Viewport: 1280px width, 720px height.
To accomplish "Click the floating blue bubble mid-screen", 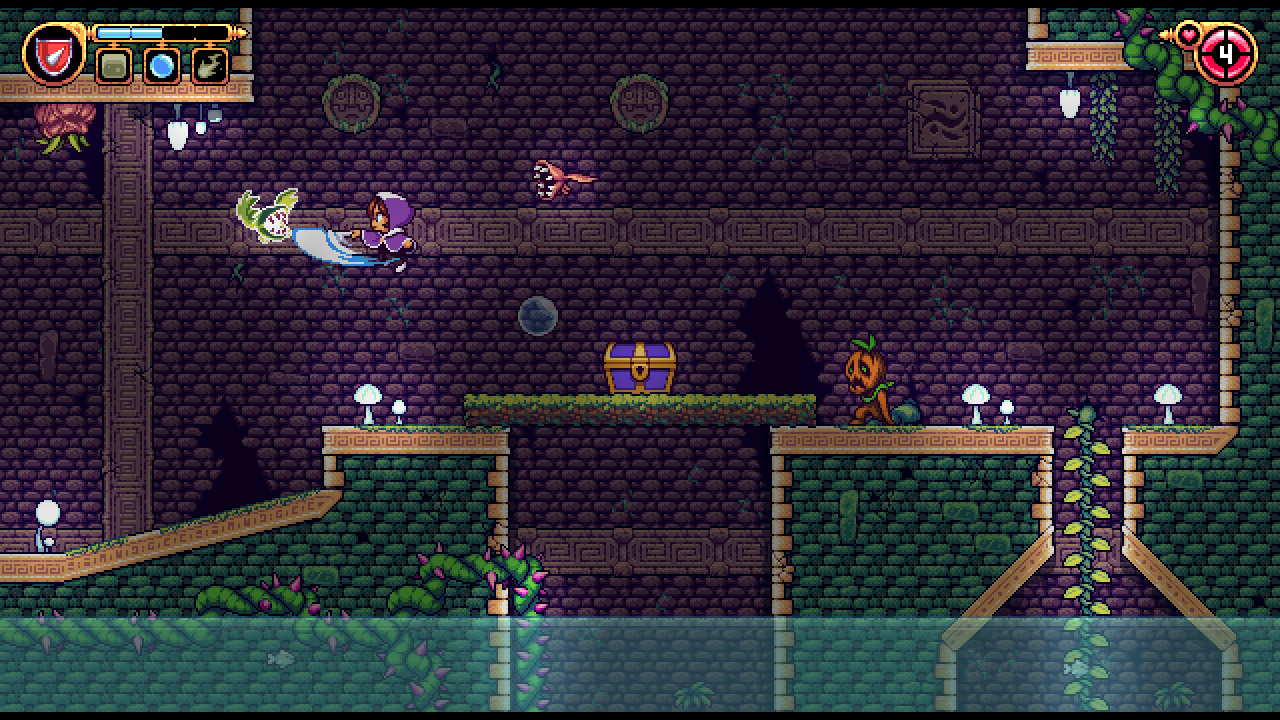I will pyautogui.click(x=537, y=315).
